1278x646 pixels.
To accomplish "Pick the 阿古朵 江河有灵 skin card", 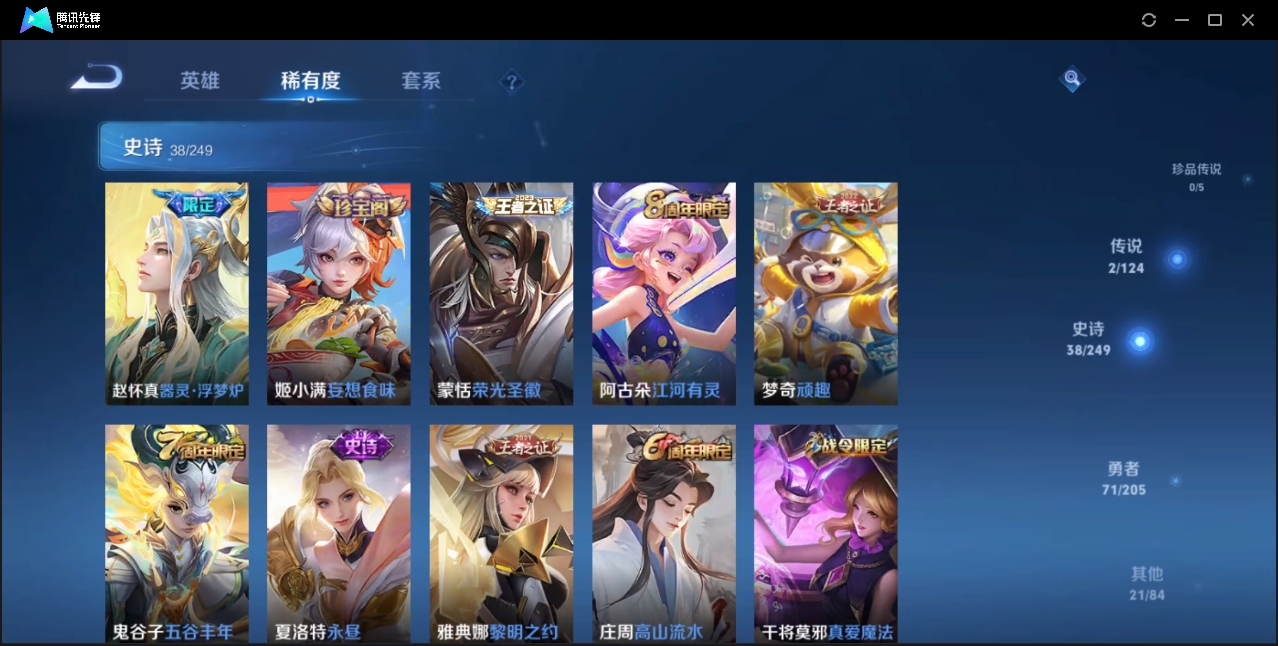I will coord(664,293).
